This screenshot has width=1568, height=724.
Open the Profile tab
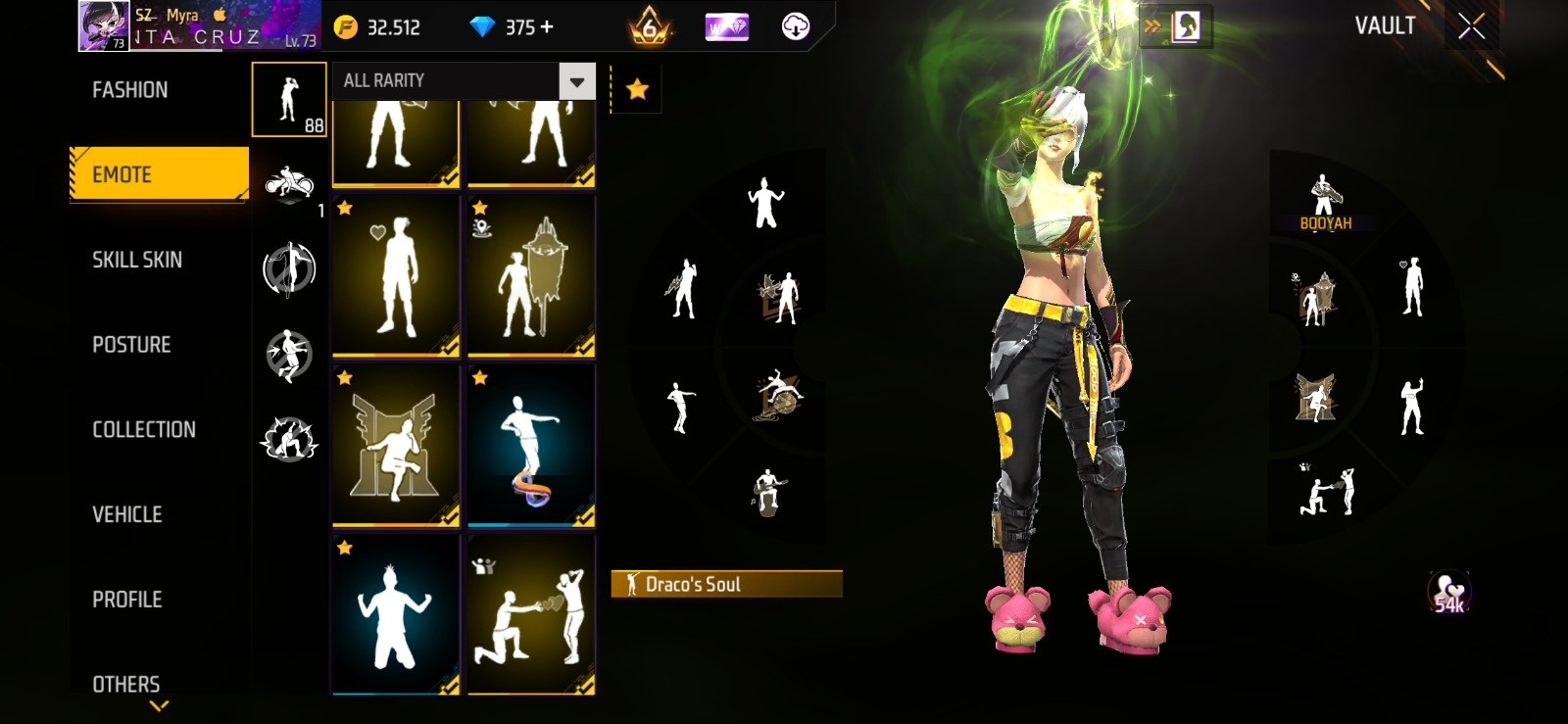pyautogui.click(x=127, y=600)
